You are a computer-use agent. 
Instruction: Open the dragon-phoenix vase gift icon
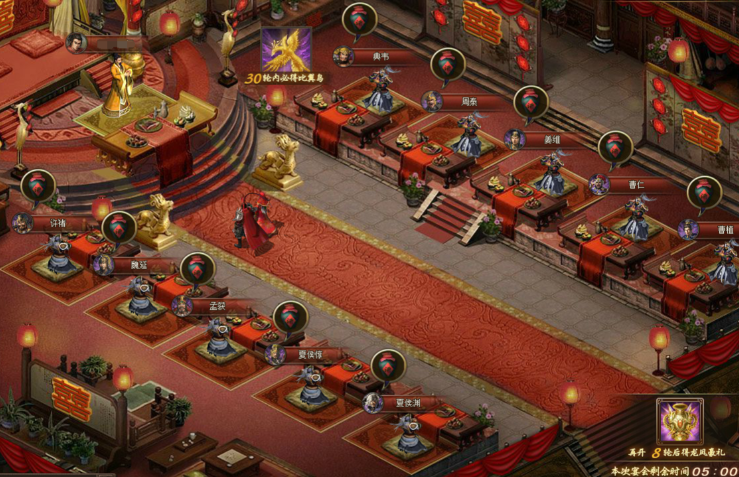(x=679, y=421)
